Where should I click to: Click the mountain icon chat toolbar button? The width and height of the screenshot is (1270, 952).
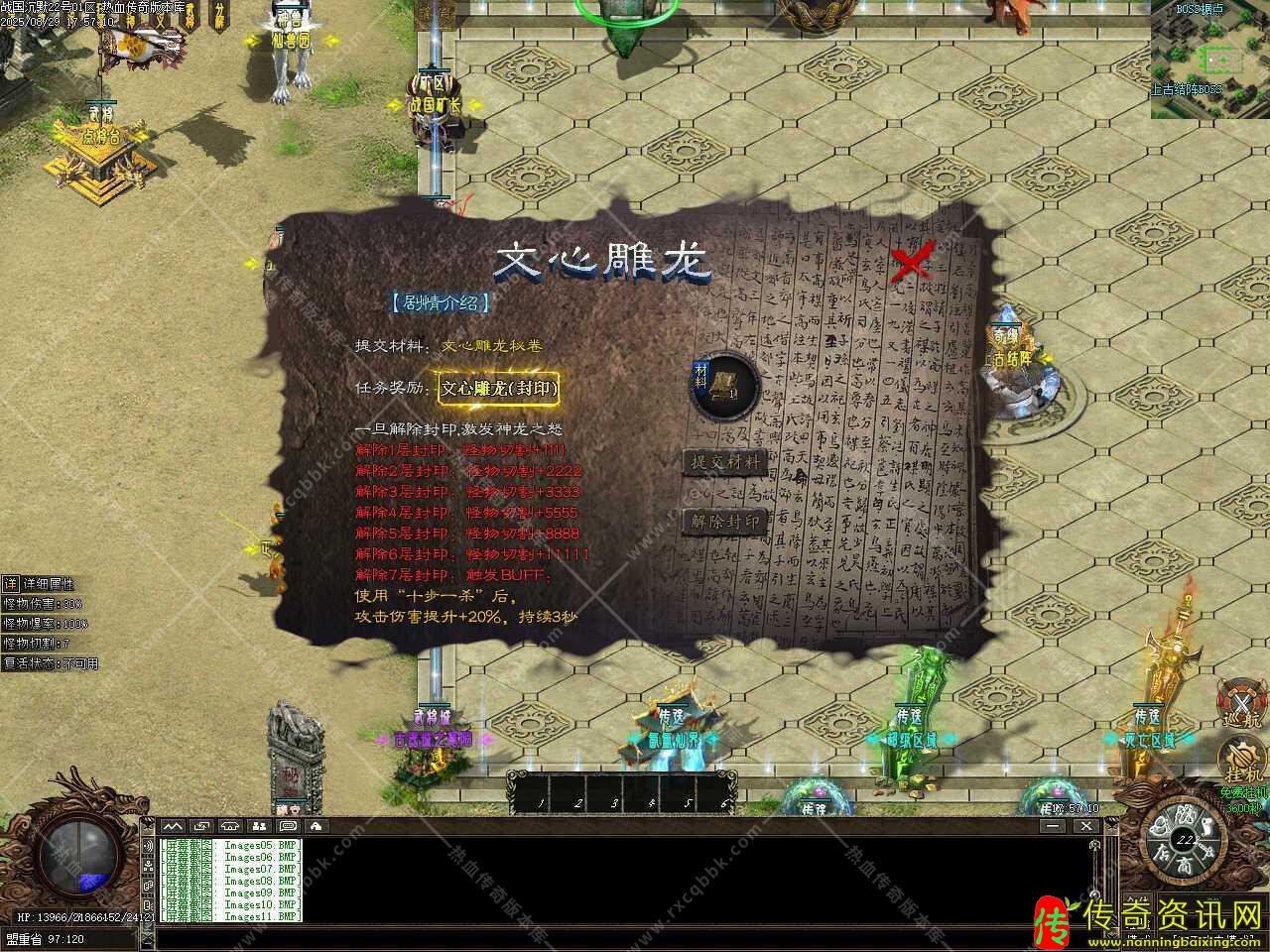click(x=173, y=825)
